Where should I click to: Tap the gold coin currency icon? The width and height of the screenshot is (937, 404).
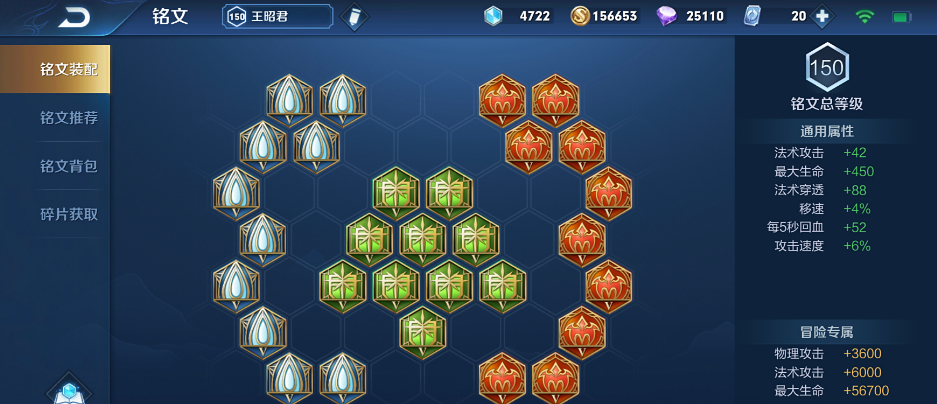pos(580,16)
